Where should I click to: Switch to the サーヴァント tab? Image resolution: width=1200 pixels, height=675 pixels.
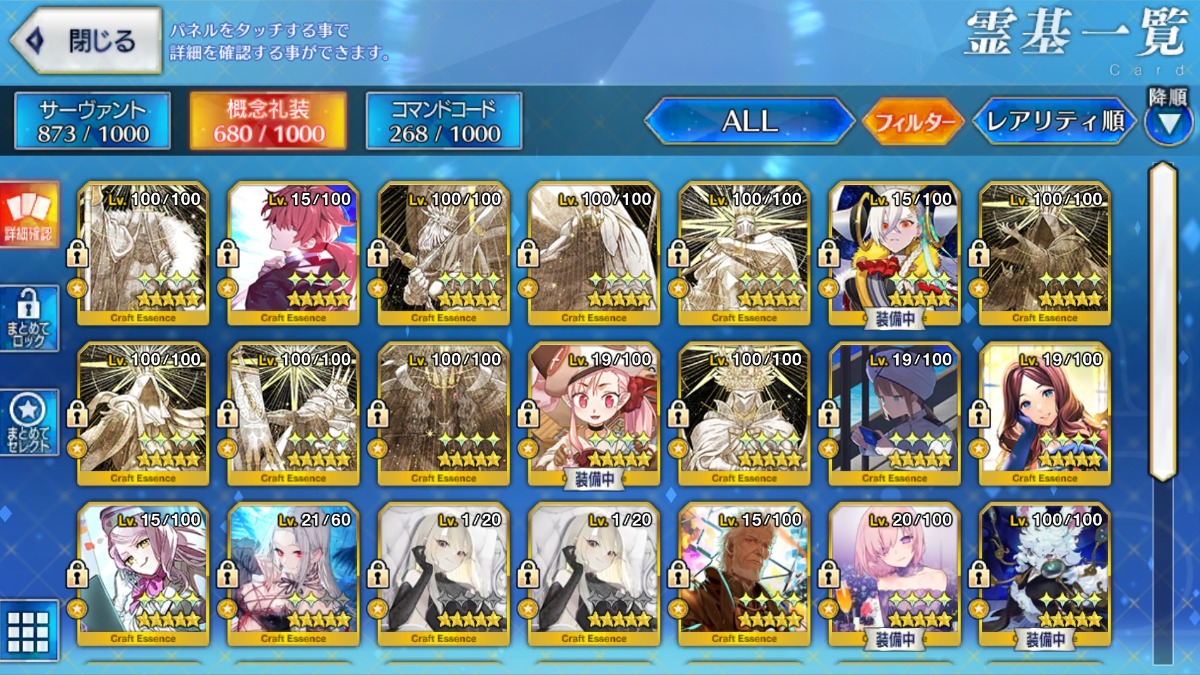click(x=93, y=122)
